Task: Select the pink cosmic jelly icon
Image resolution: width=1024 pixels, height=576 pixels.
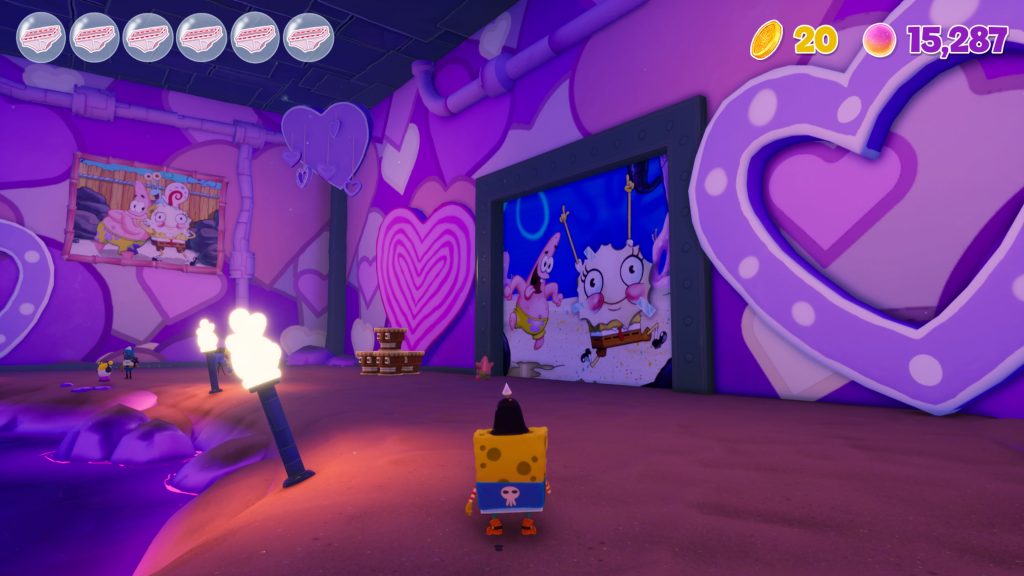Action: (879, 40)
